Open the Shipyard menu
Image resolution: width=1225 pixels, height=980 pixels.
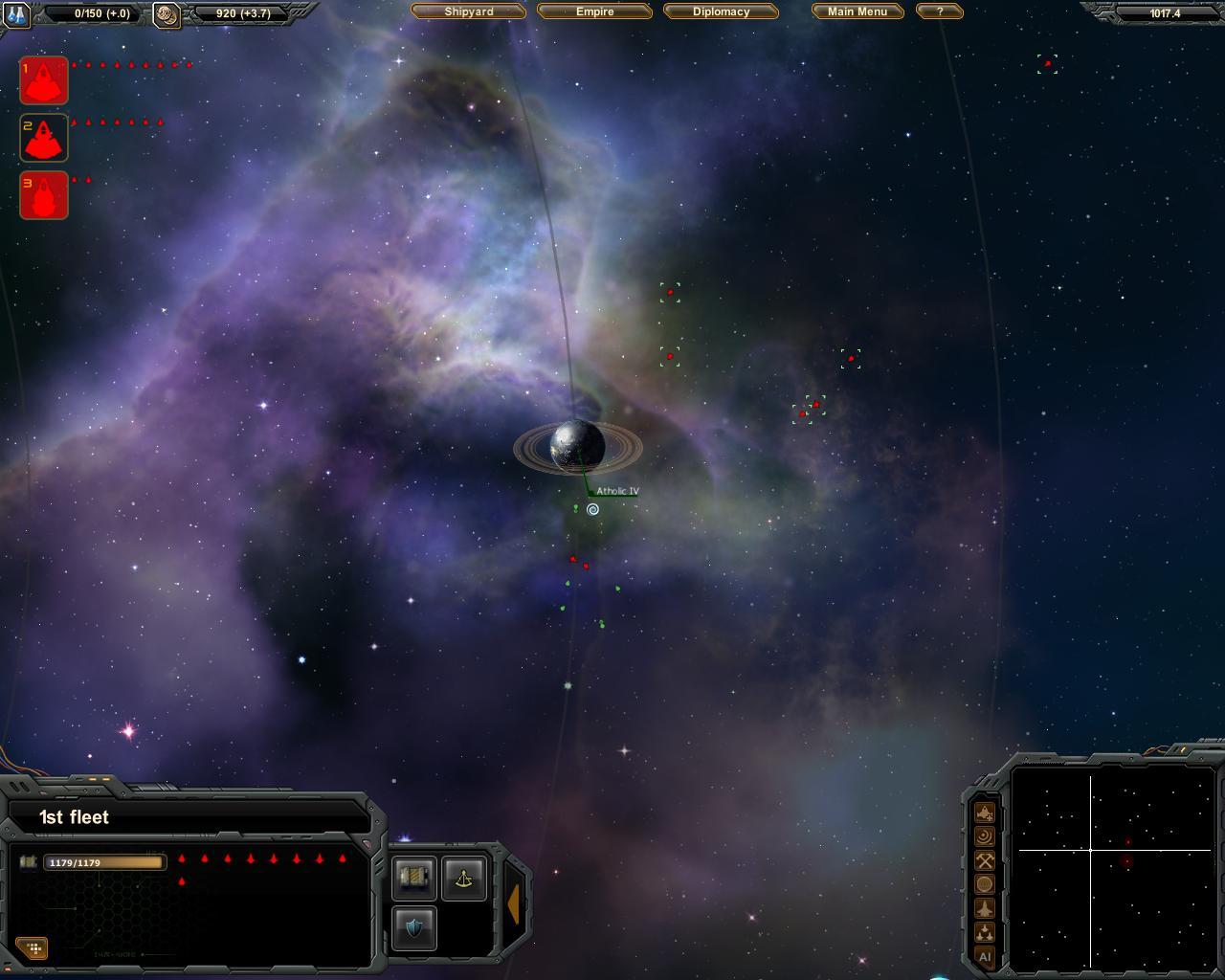tap(468, 11)
